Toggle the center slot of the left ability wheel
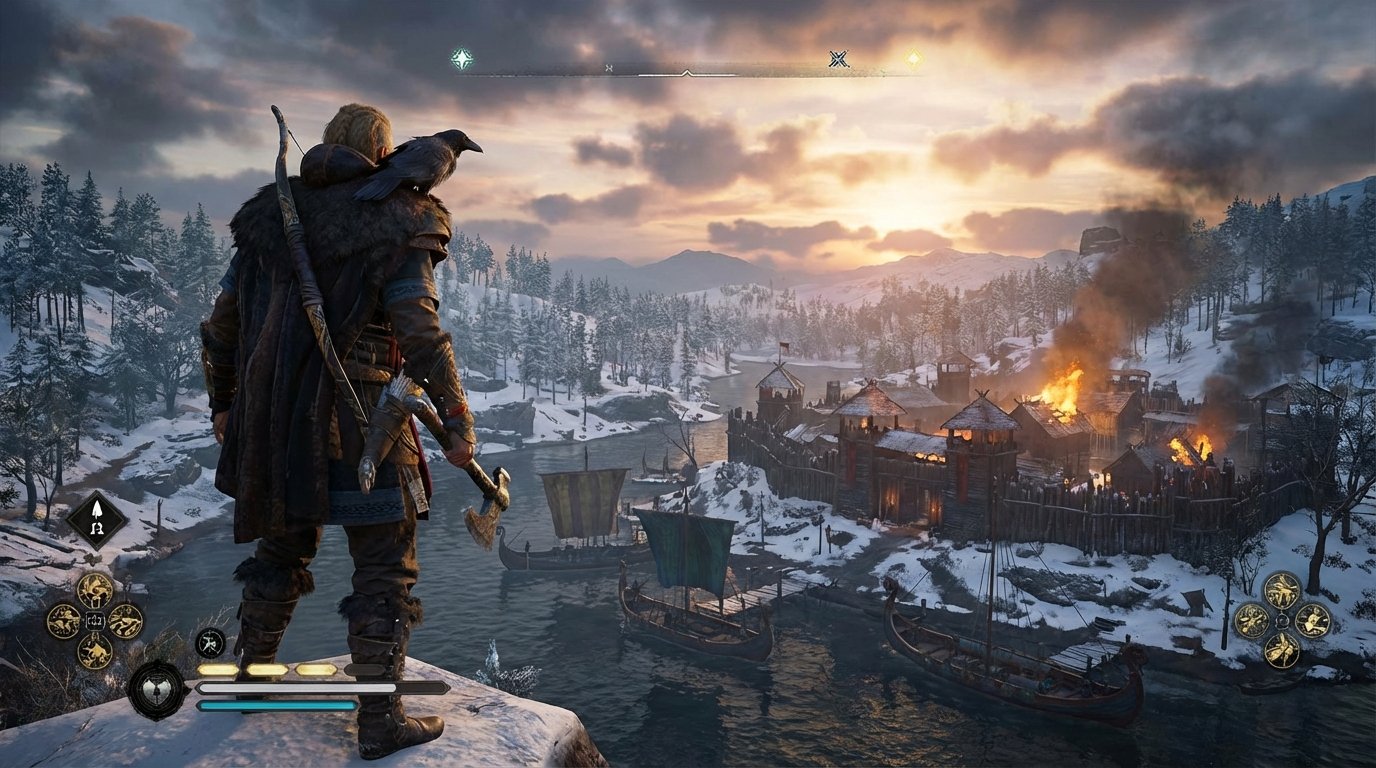1376x768 pixels. 95,620
